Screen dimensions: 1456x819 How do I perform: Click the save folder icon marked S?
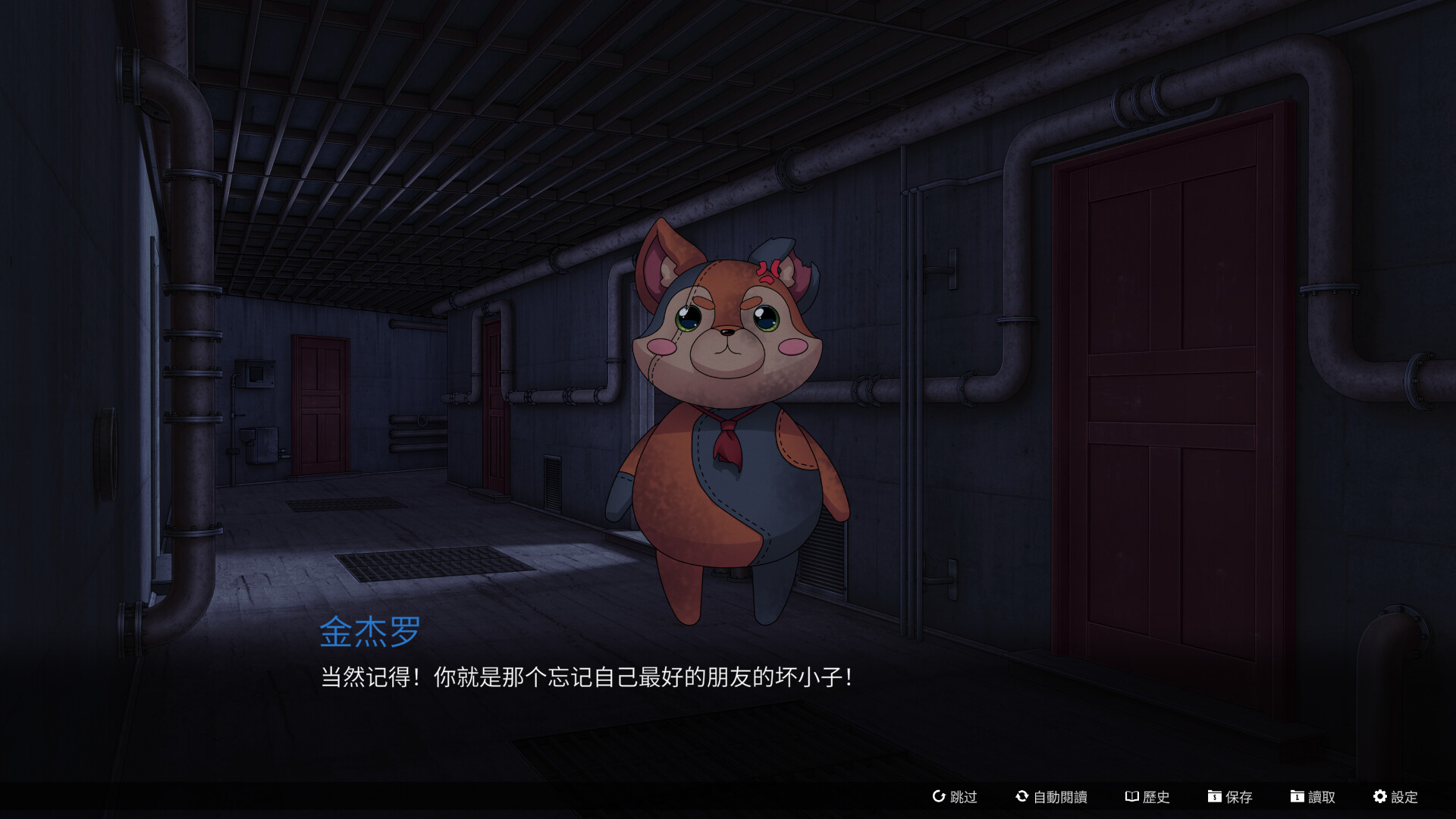coord(1214,797)
